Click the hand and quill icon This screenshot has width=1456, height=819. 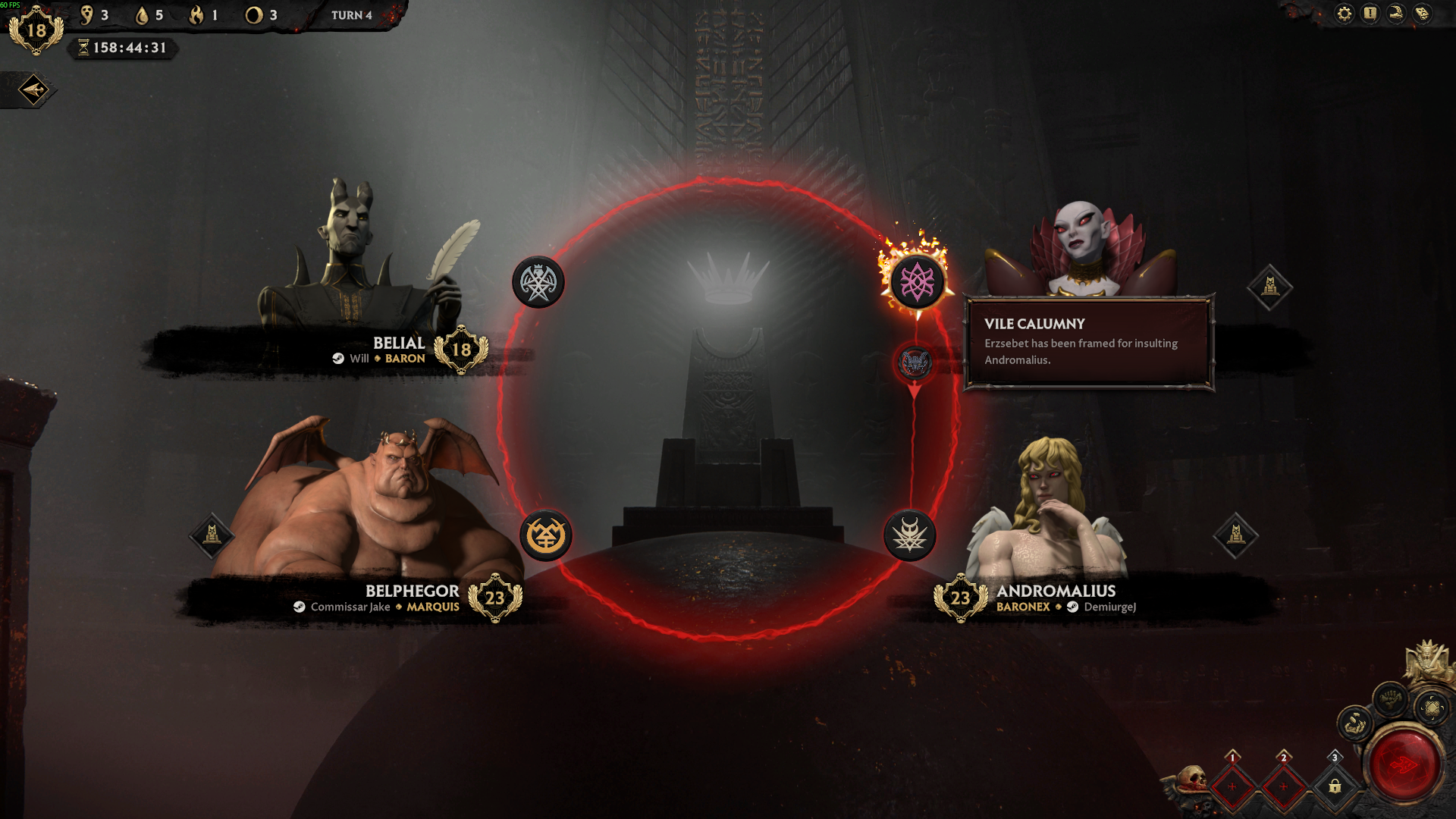1396,14
